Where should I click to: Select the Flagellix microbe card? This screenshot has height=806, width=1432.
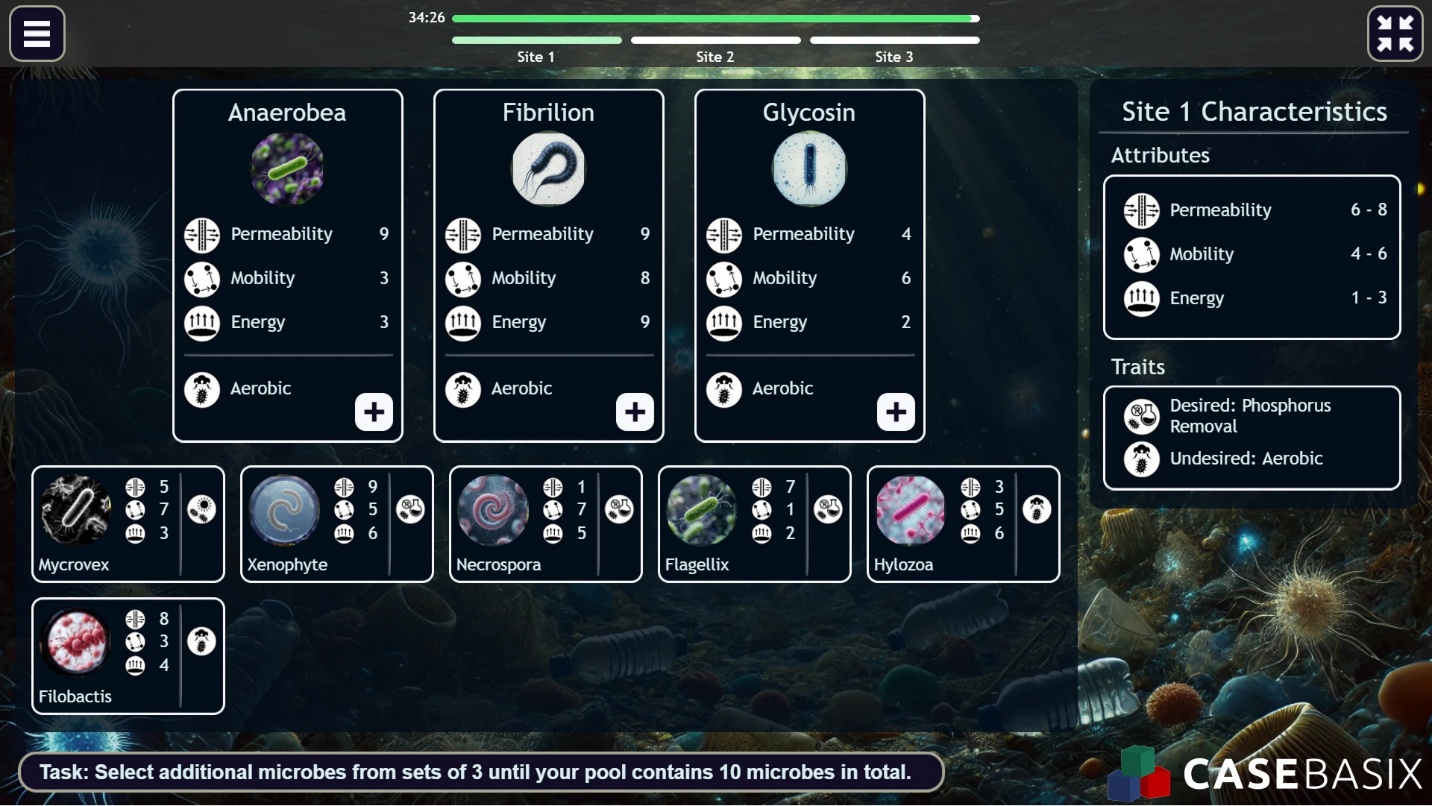755,524
